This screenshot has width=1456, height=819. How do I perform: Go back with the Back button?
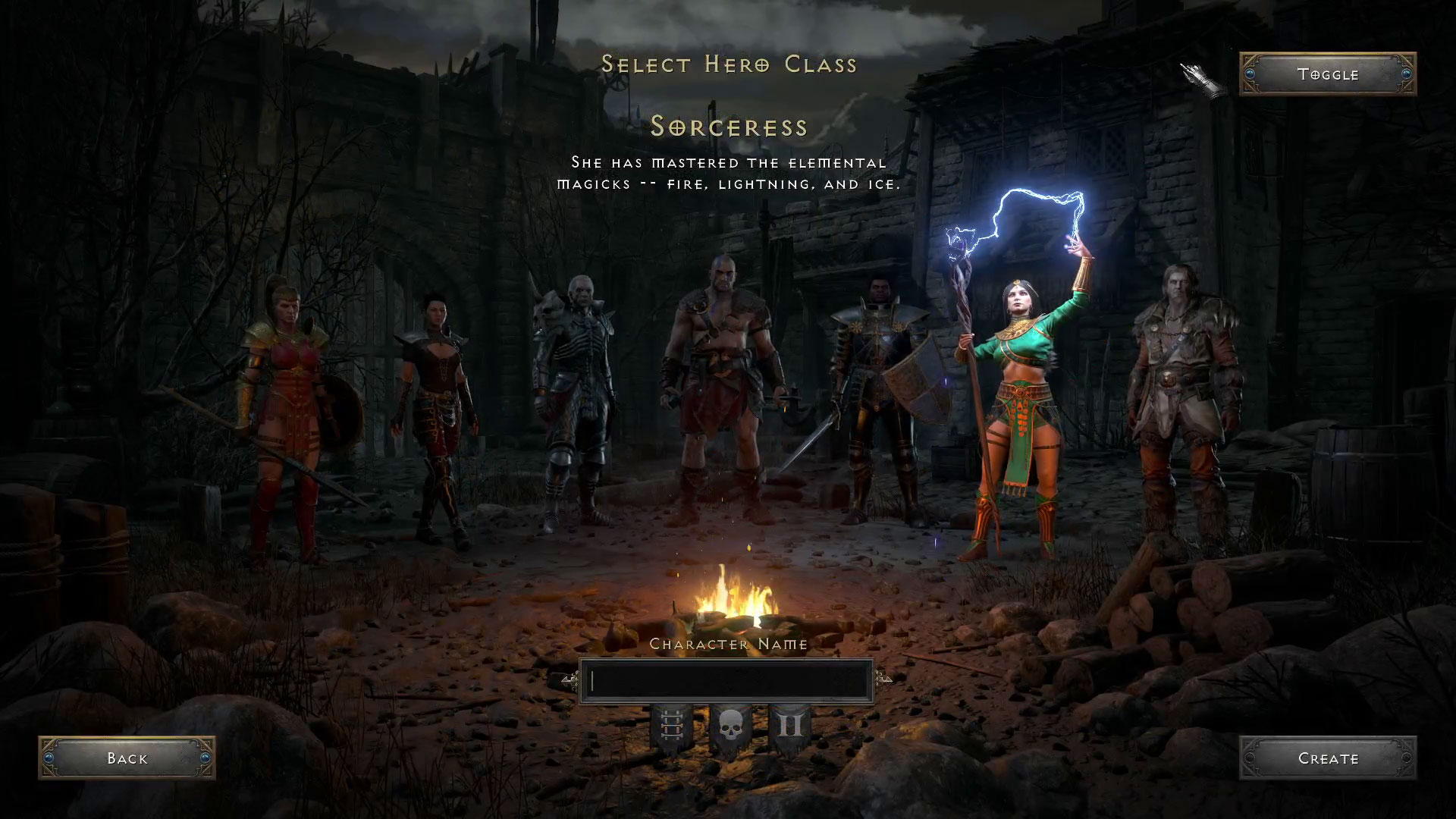point(127,758)
